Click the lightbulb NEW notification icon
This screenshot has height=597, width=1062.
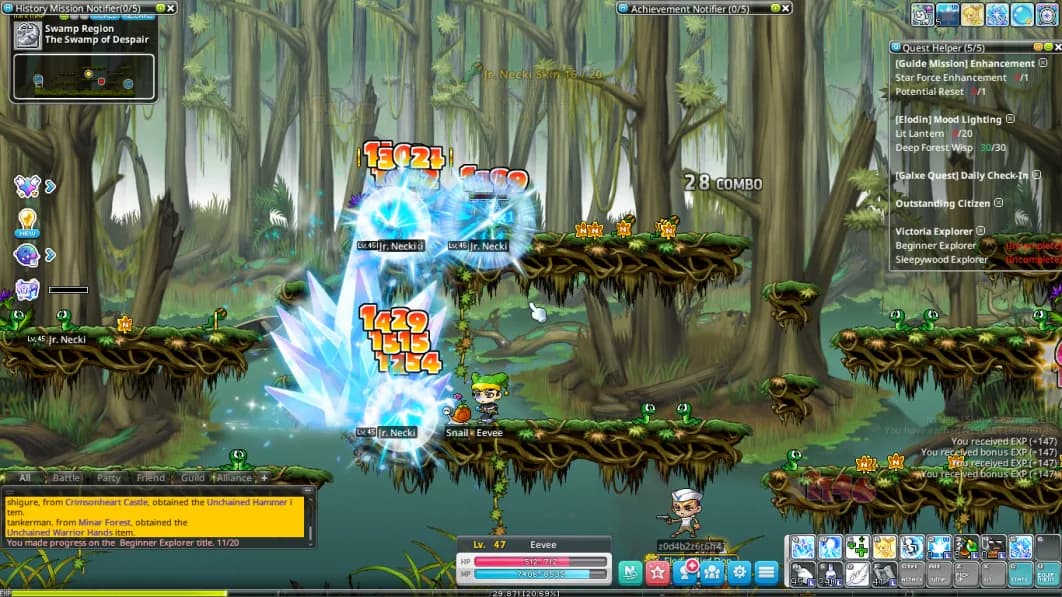click(x=27, y=220)
